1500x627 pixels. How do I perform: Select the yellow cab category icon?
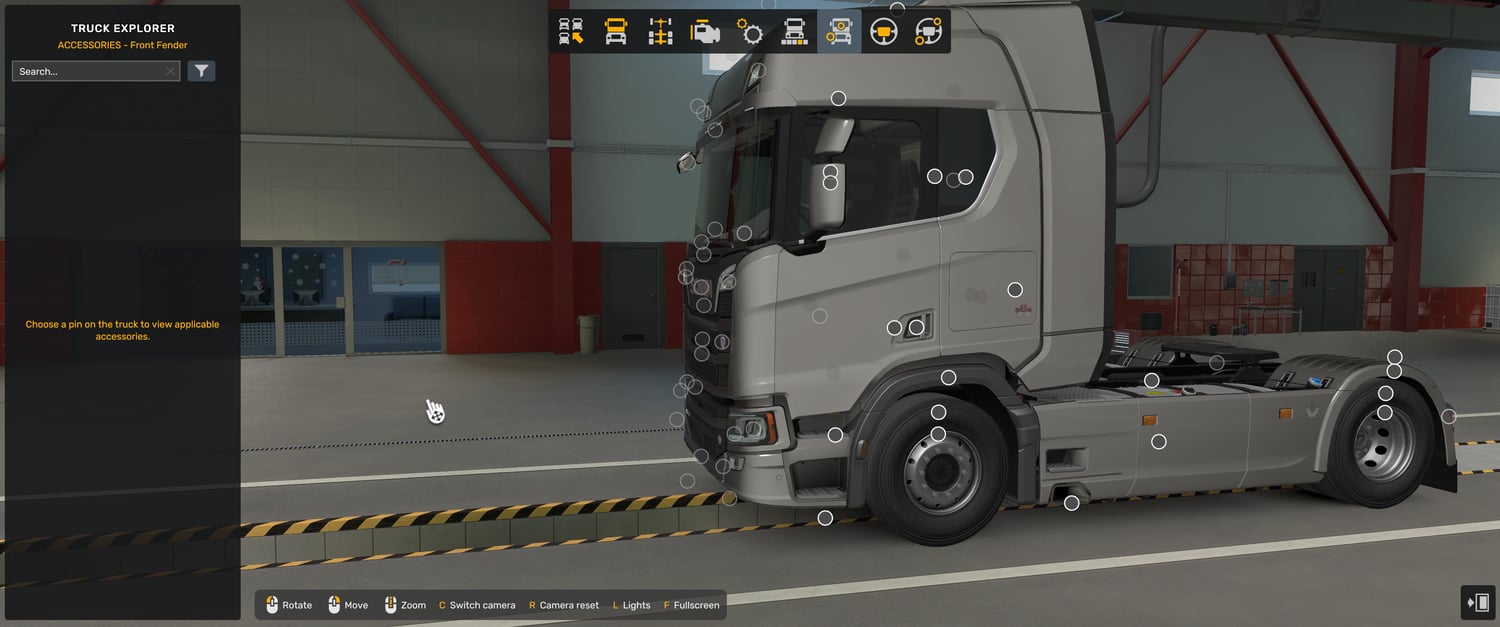tap(616, 32)
